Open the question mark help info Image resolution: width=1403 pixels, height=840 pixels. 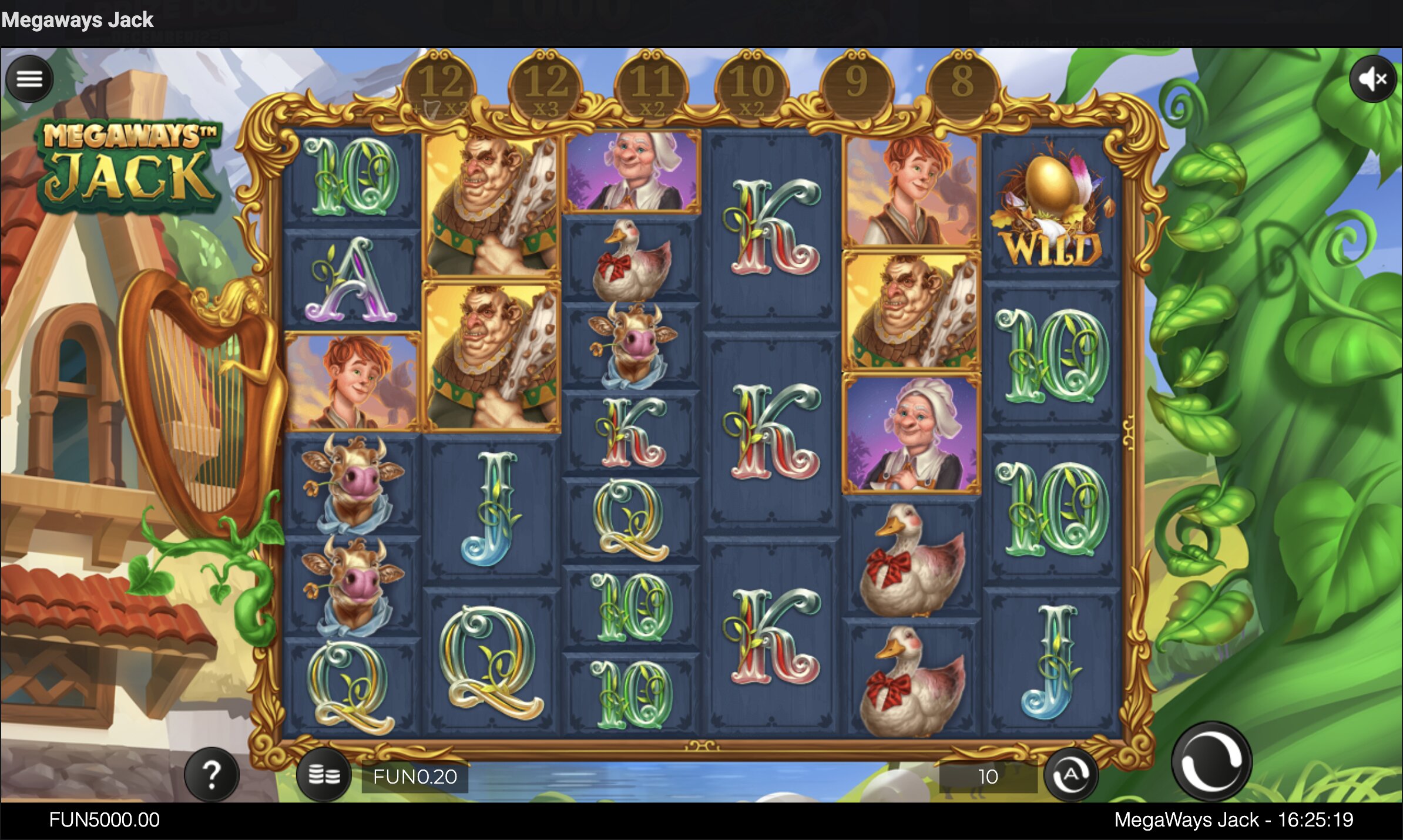pos(212,775)
